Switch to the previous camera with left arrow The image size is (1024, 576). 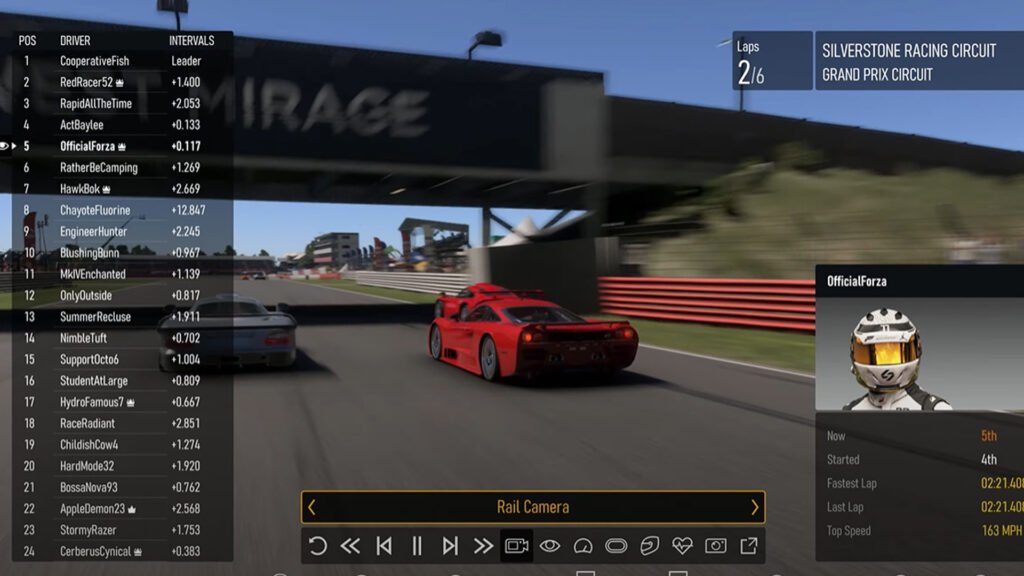tap(311, 507)
